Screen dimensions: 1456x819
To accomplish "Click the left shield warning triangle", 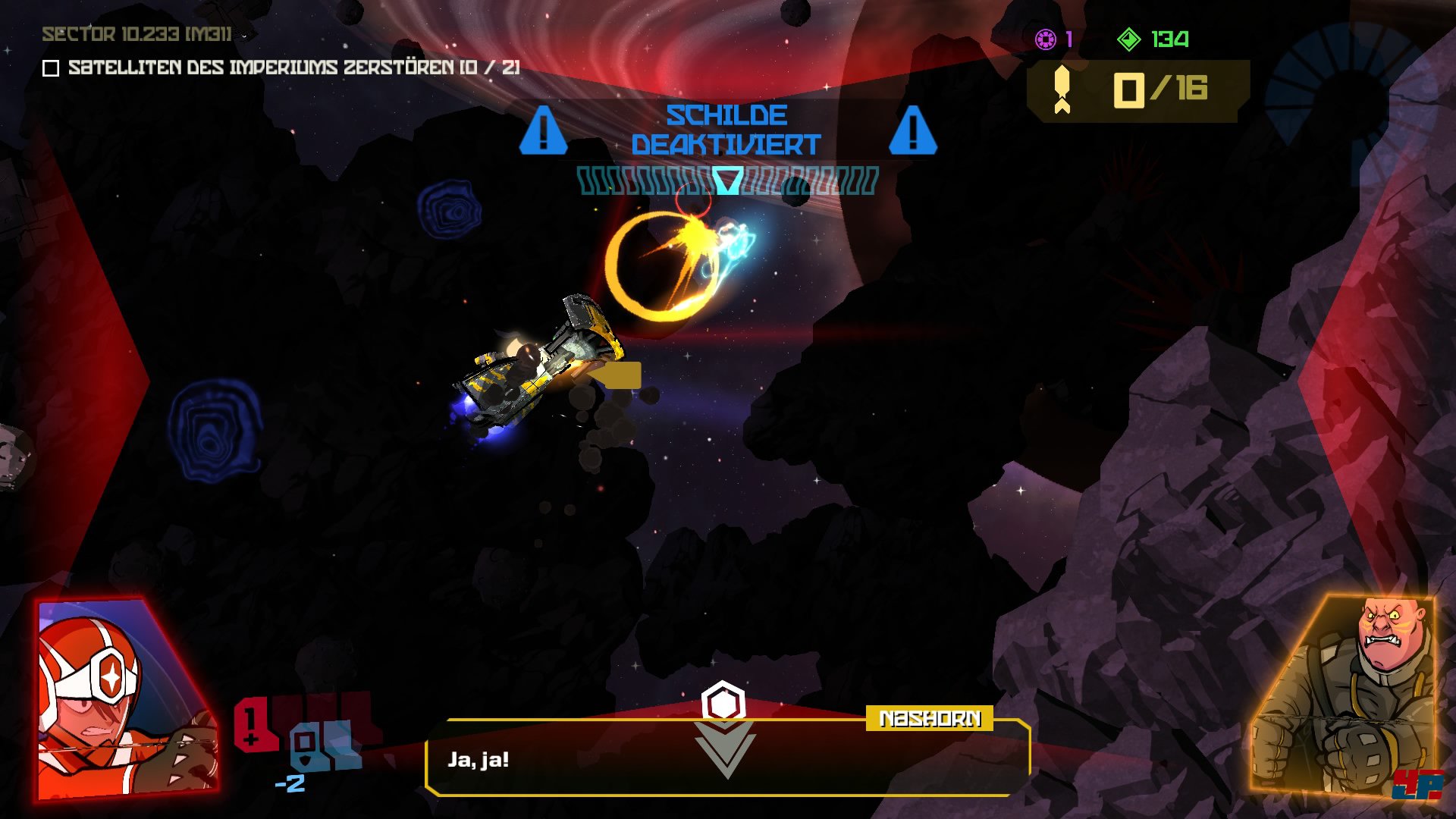I will tap(543, 130).
